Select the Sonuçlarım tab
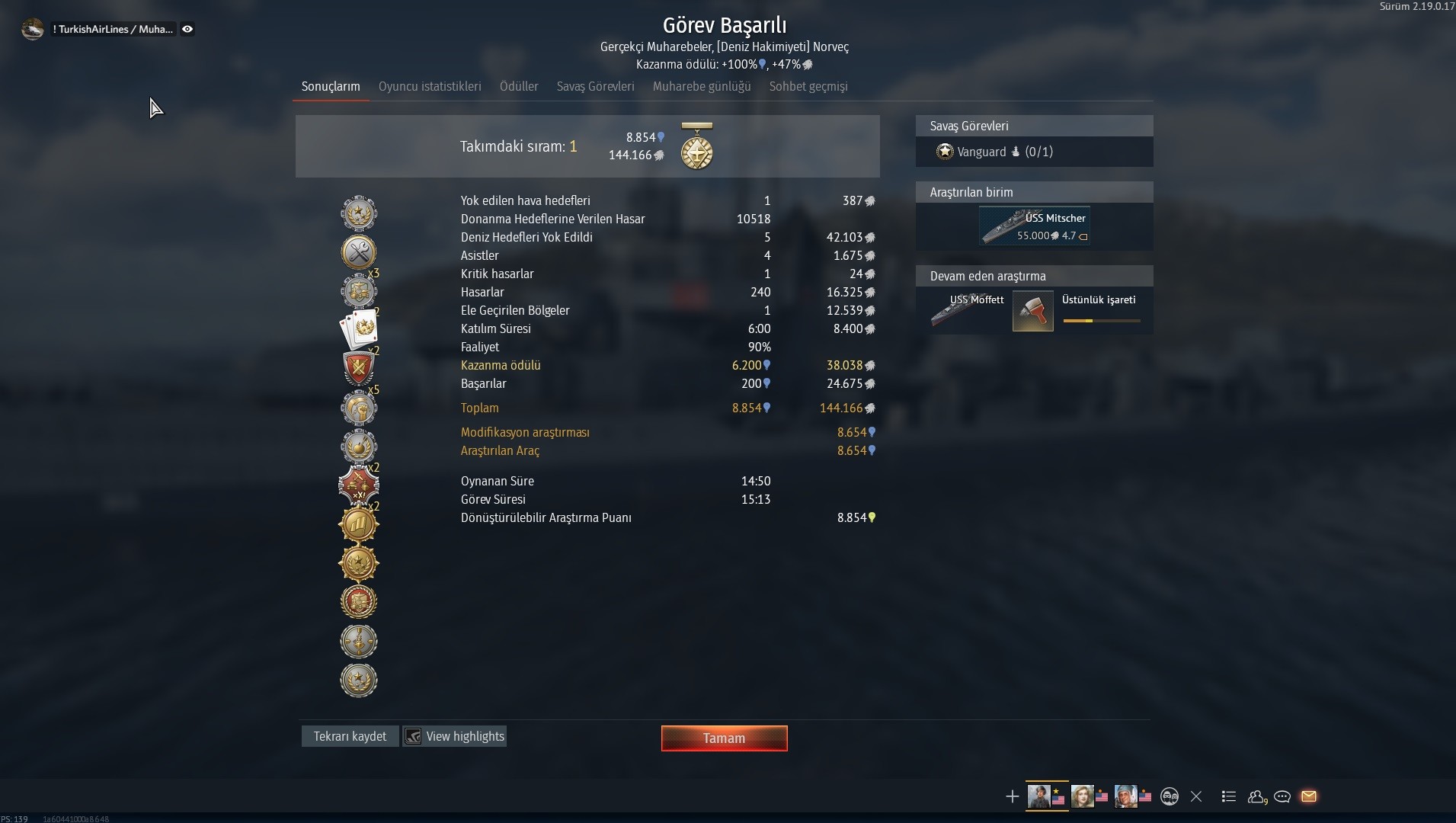This screenshot has width=1456, height=823. click(x=331, y=87)
